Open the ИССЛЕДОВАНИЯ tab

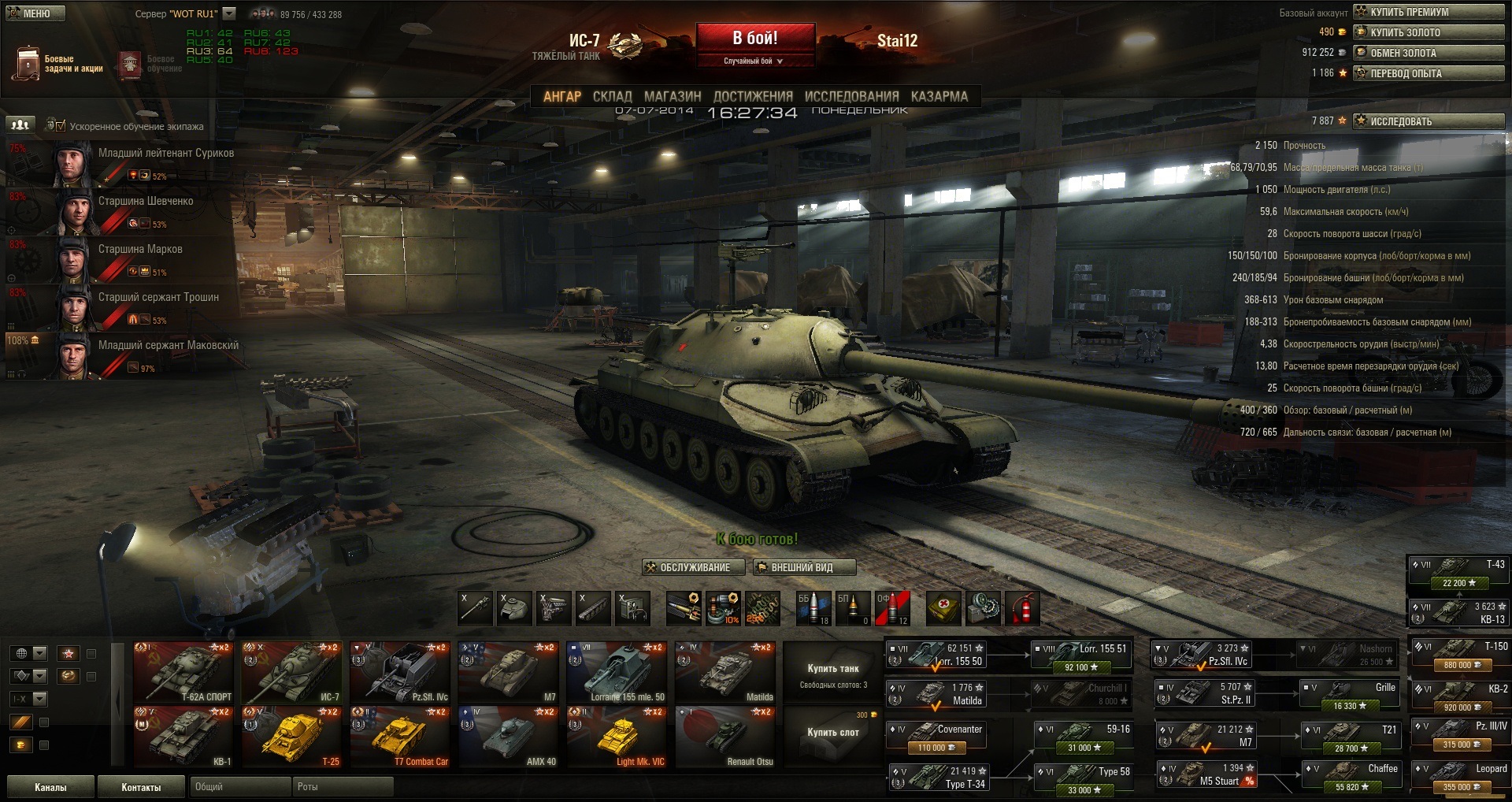[x=851, y=97]
